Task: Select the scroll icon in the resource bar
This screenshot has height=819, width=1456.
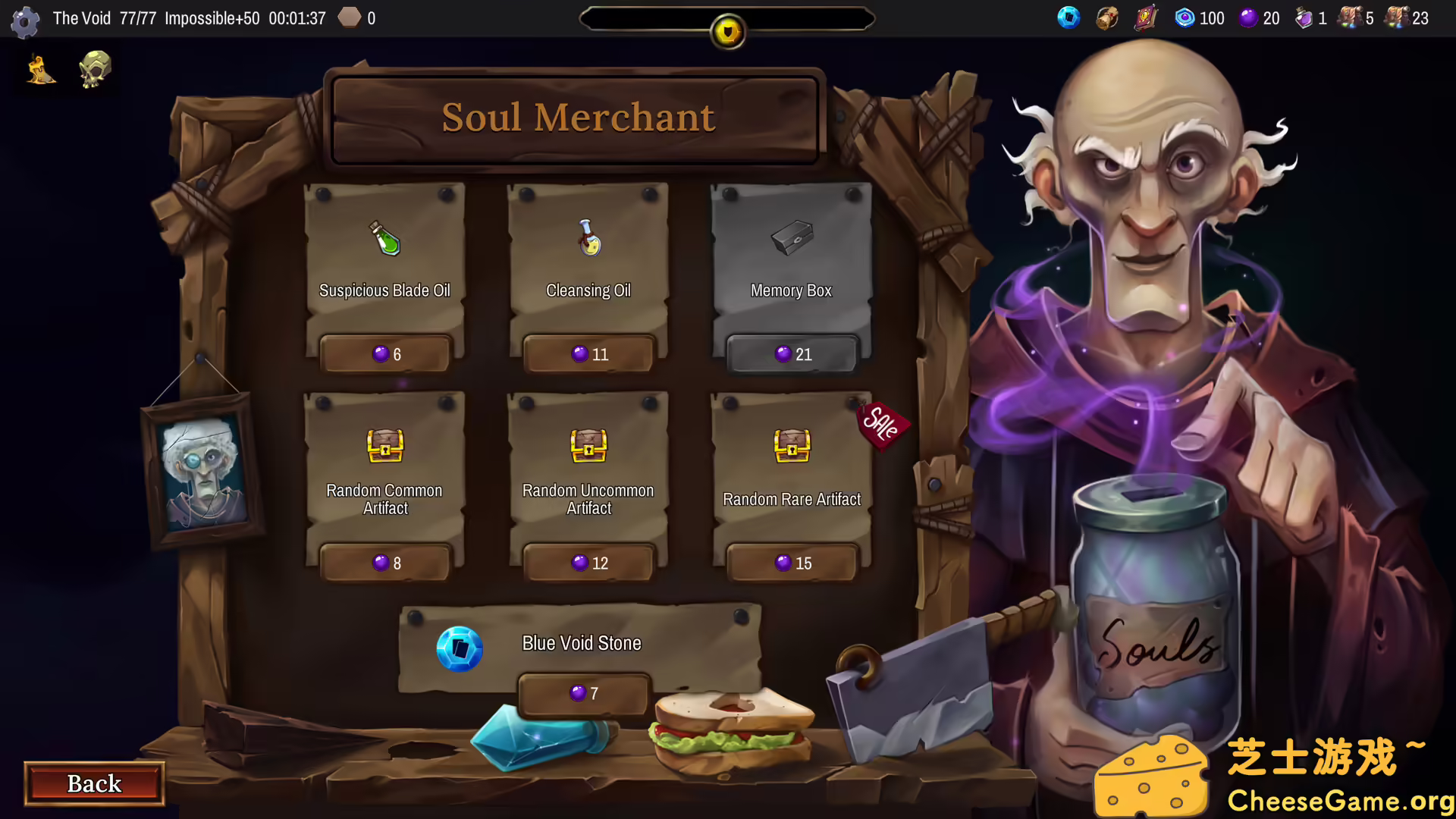Action: click(x=1105, y=18)
